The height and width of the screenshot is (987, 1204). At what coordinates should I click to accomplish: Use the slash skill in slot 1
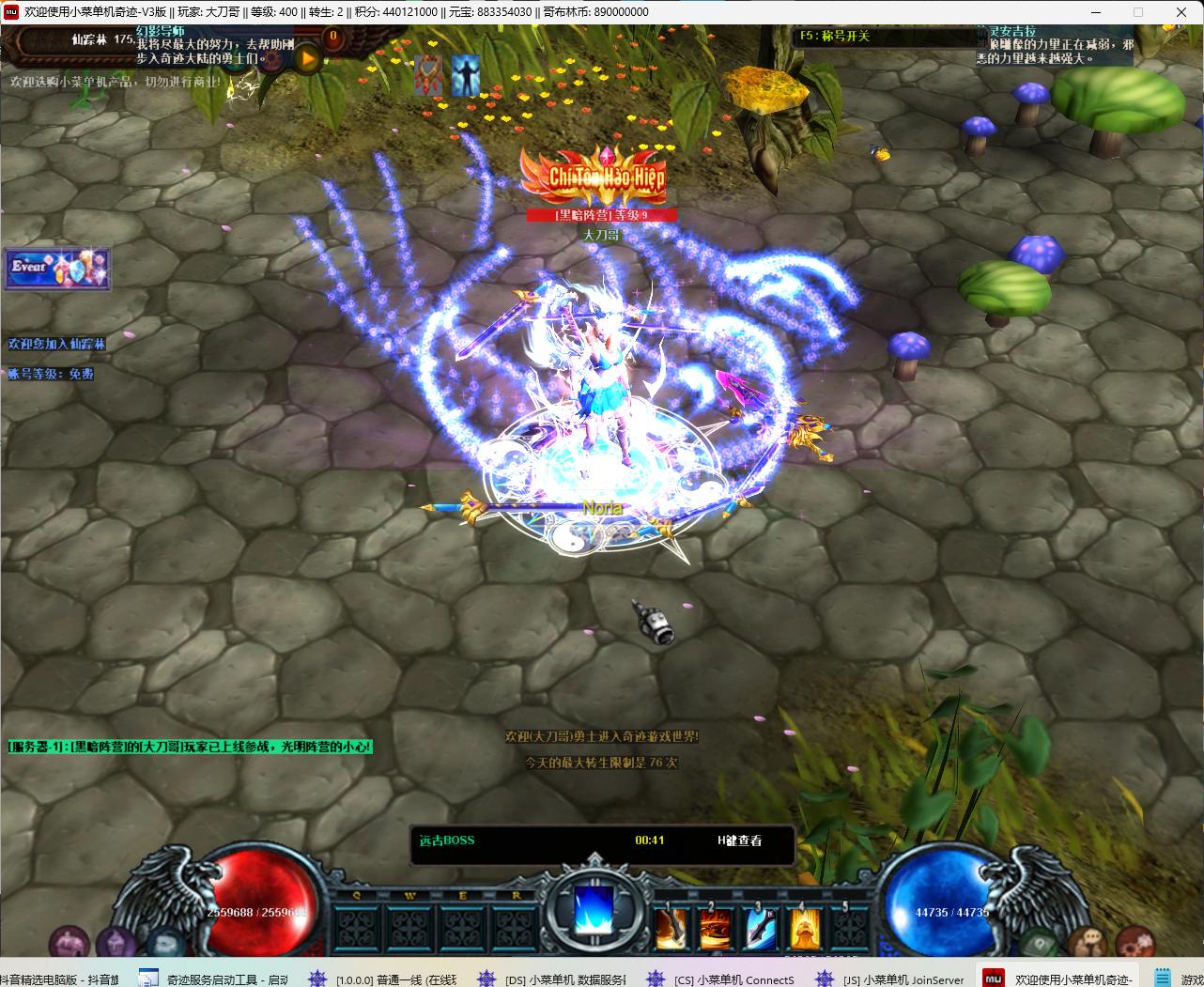[x=672, y=929]
